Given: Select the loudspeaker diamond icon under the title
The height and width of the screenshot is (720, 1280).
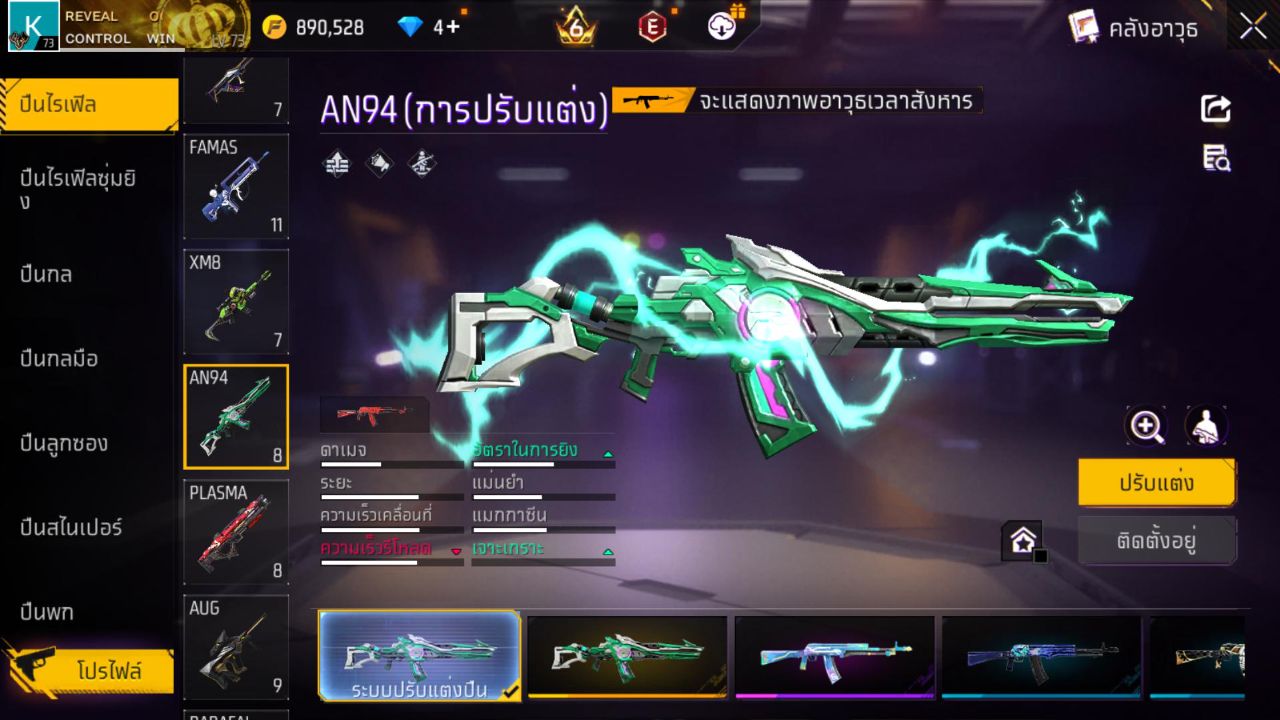Looking at the screenshot, I should 378,163.
